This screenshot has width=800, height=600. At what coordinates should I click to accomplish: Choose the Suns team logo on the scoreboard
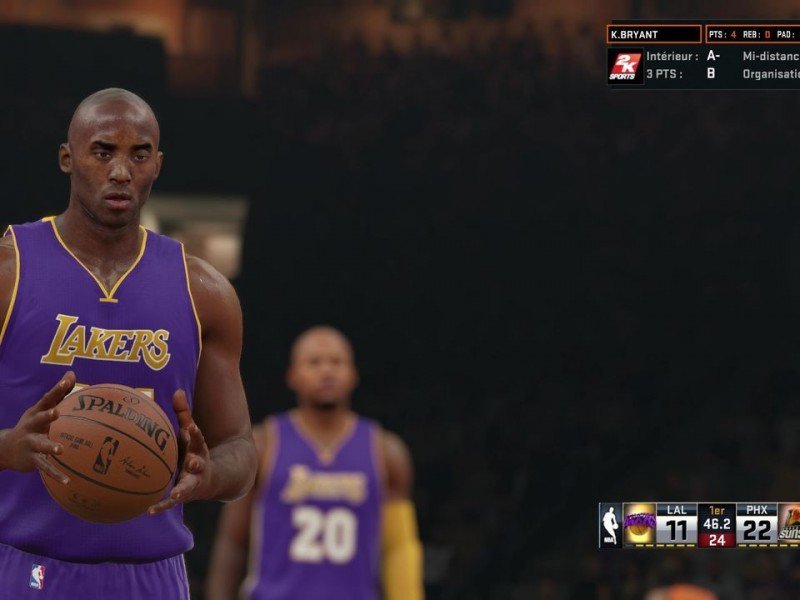789,525
